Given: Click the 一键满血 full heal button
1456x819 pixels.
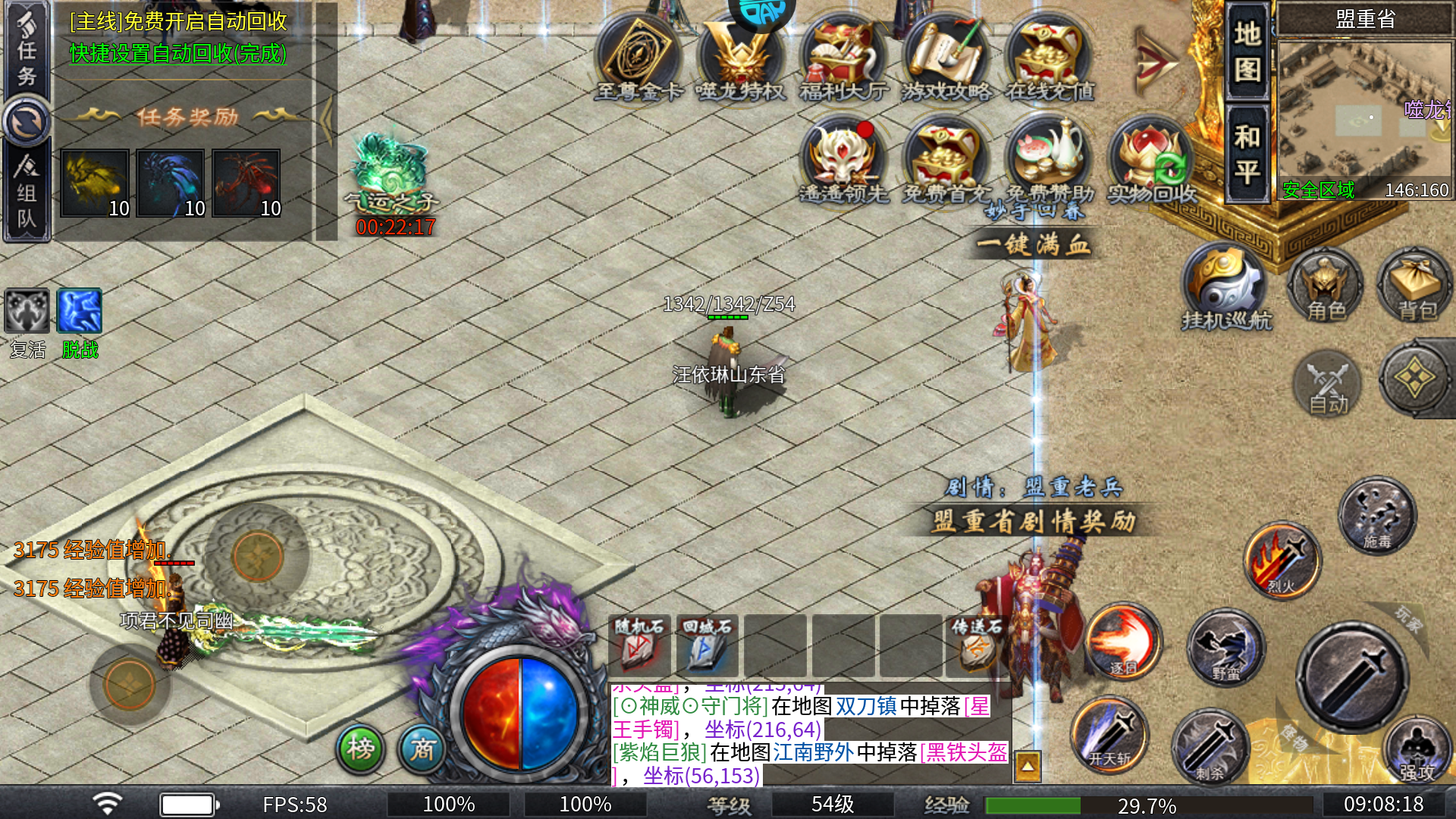Looking at the screenshot, I should click(x=1033, y=245).
